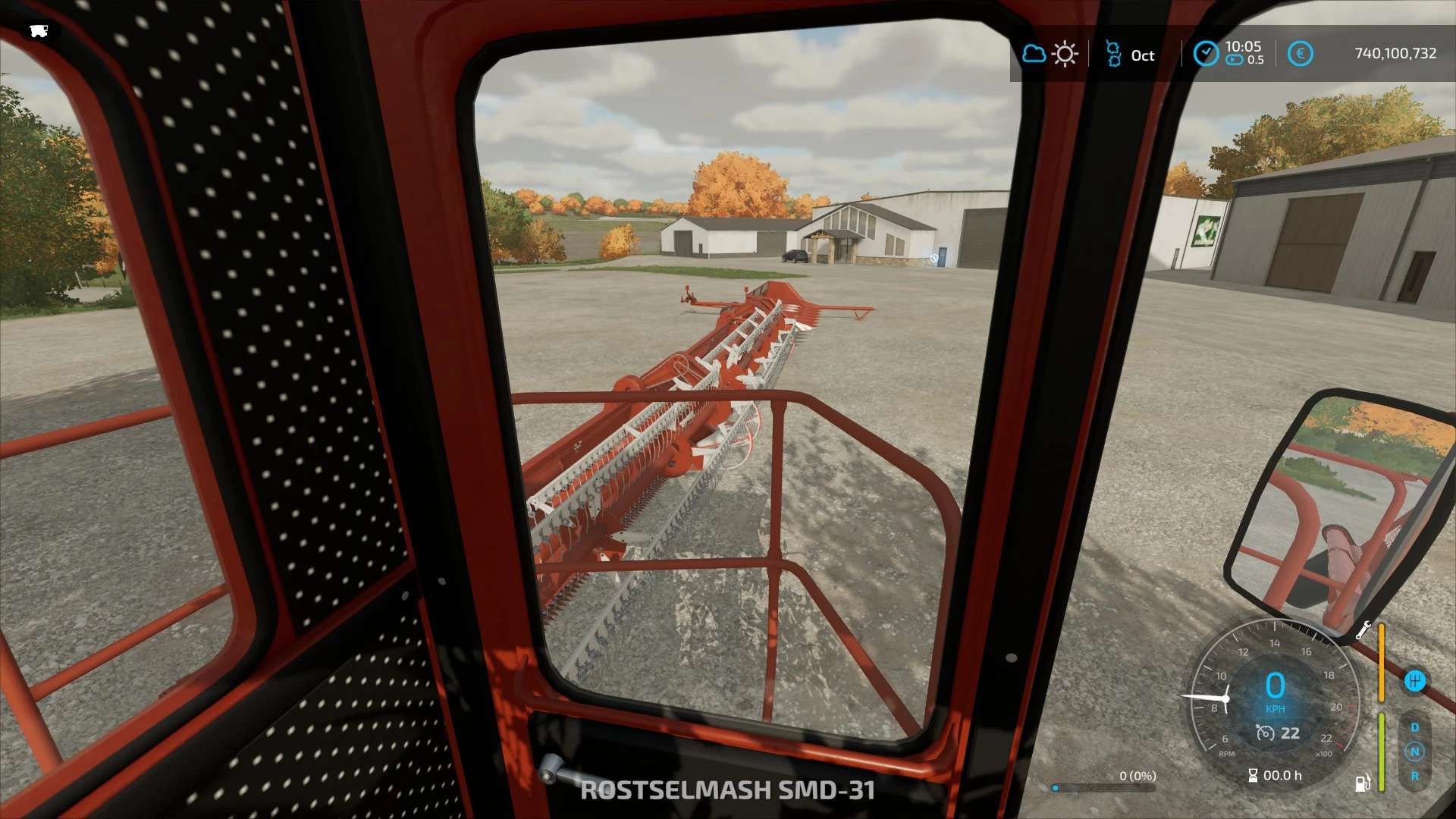1456x819 pixels.
Task: Click the wrench damage icon
Action: point(1363,630)
